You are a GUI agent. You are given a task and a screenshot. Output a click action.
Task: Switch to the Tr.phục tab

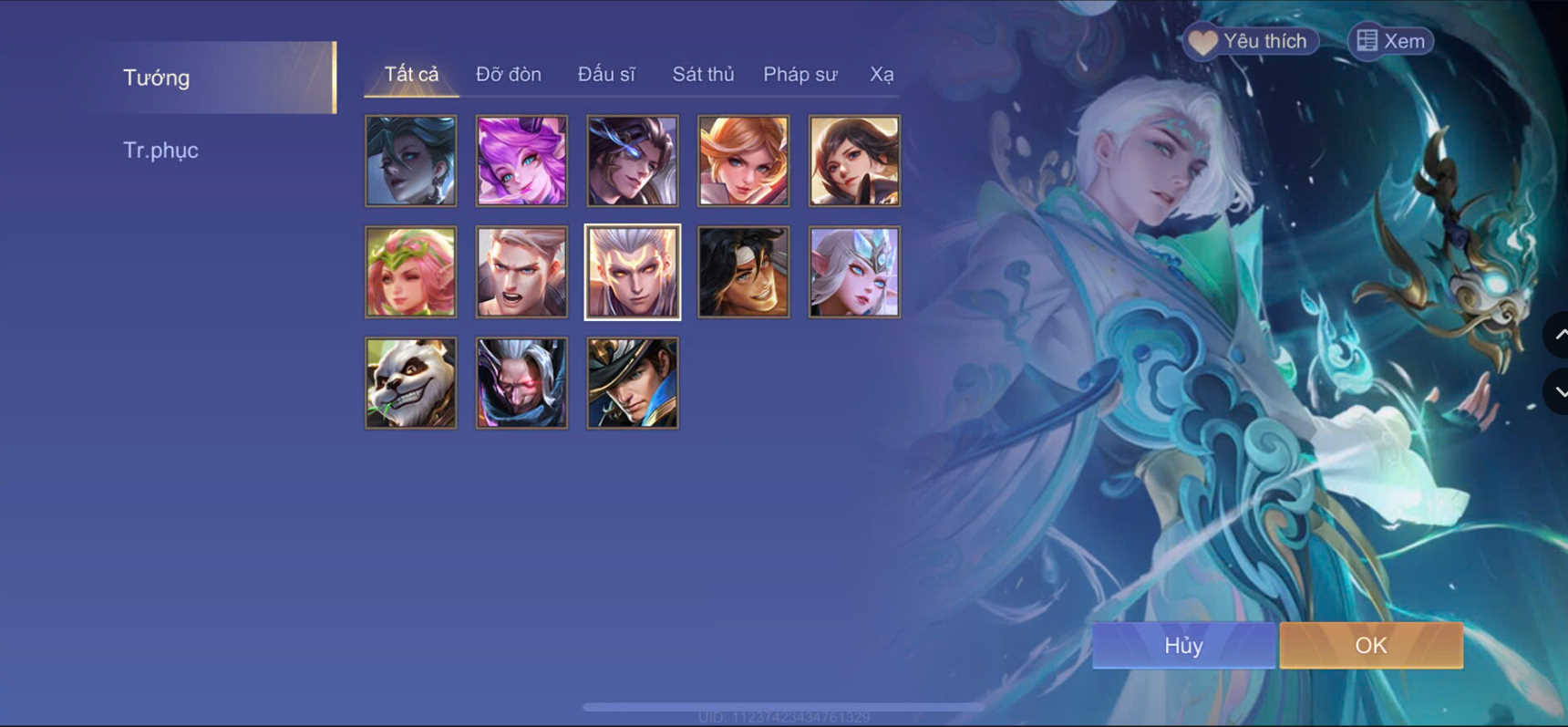point(161,150)
